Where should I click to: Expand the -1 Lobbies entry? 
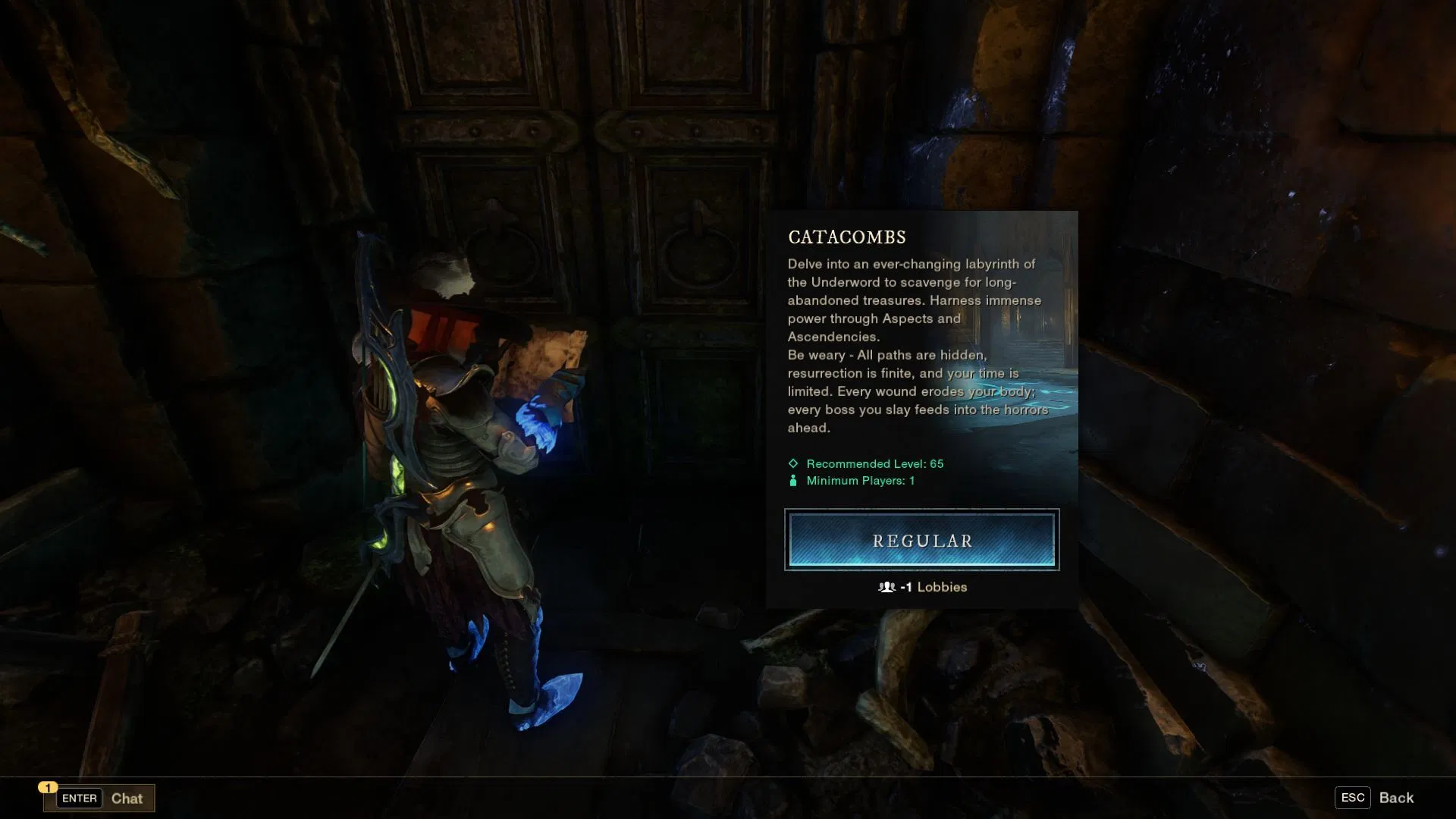point(922,586)
